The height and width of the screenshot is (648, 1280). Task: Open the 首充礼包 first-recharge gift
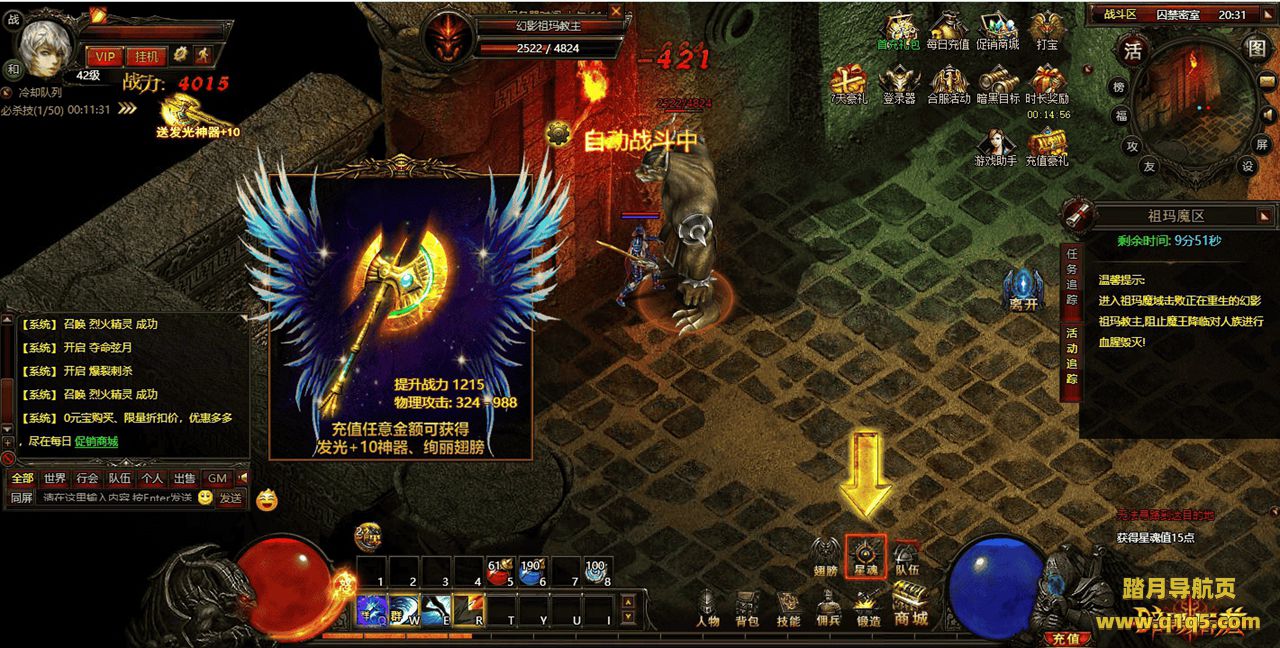tap(899, 28)
